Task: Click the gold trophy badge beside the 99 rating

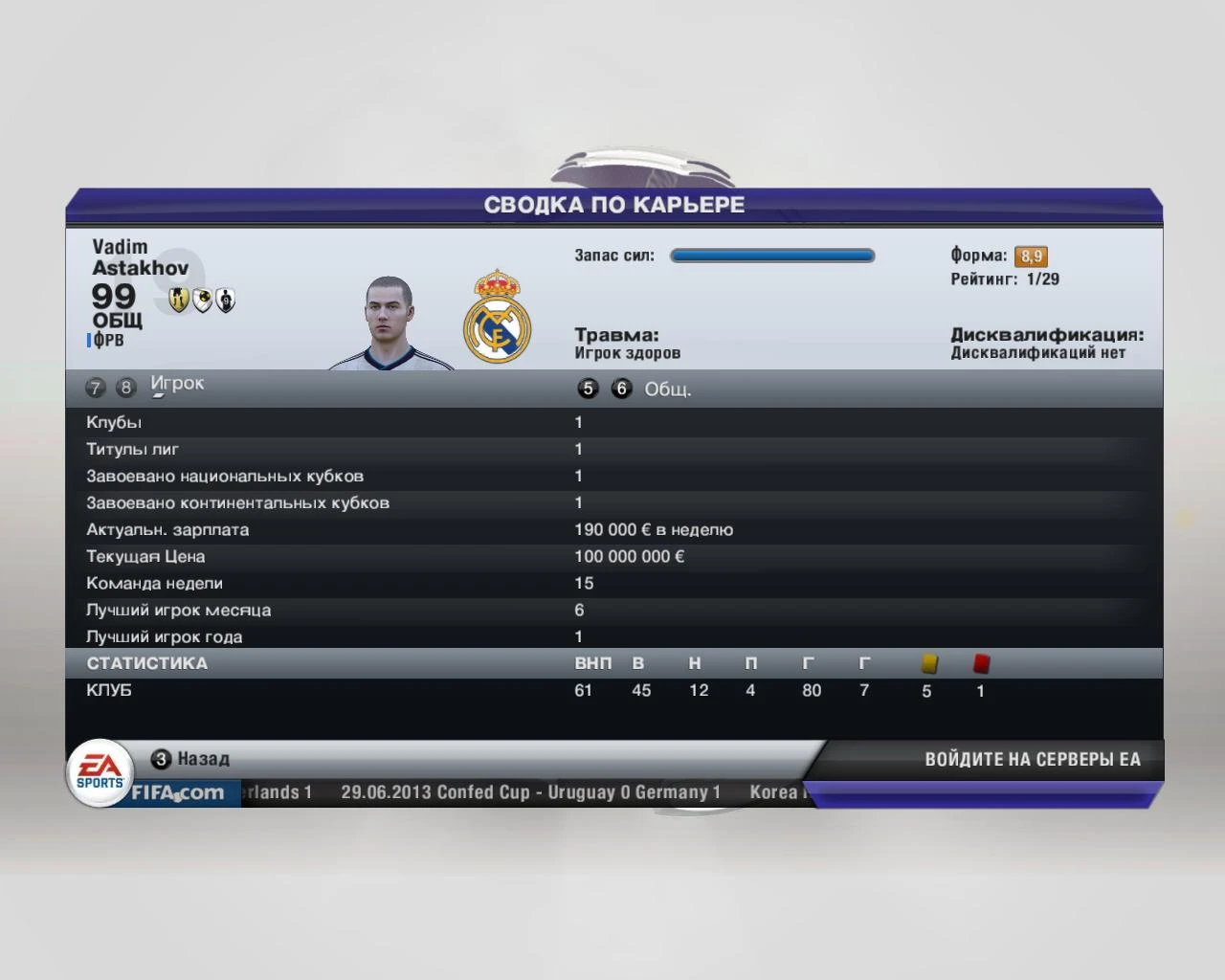Action: (179, 301)
